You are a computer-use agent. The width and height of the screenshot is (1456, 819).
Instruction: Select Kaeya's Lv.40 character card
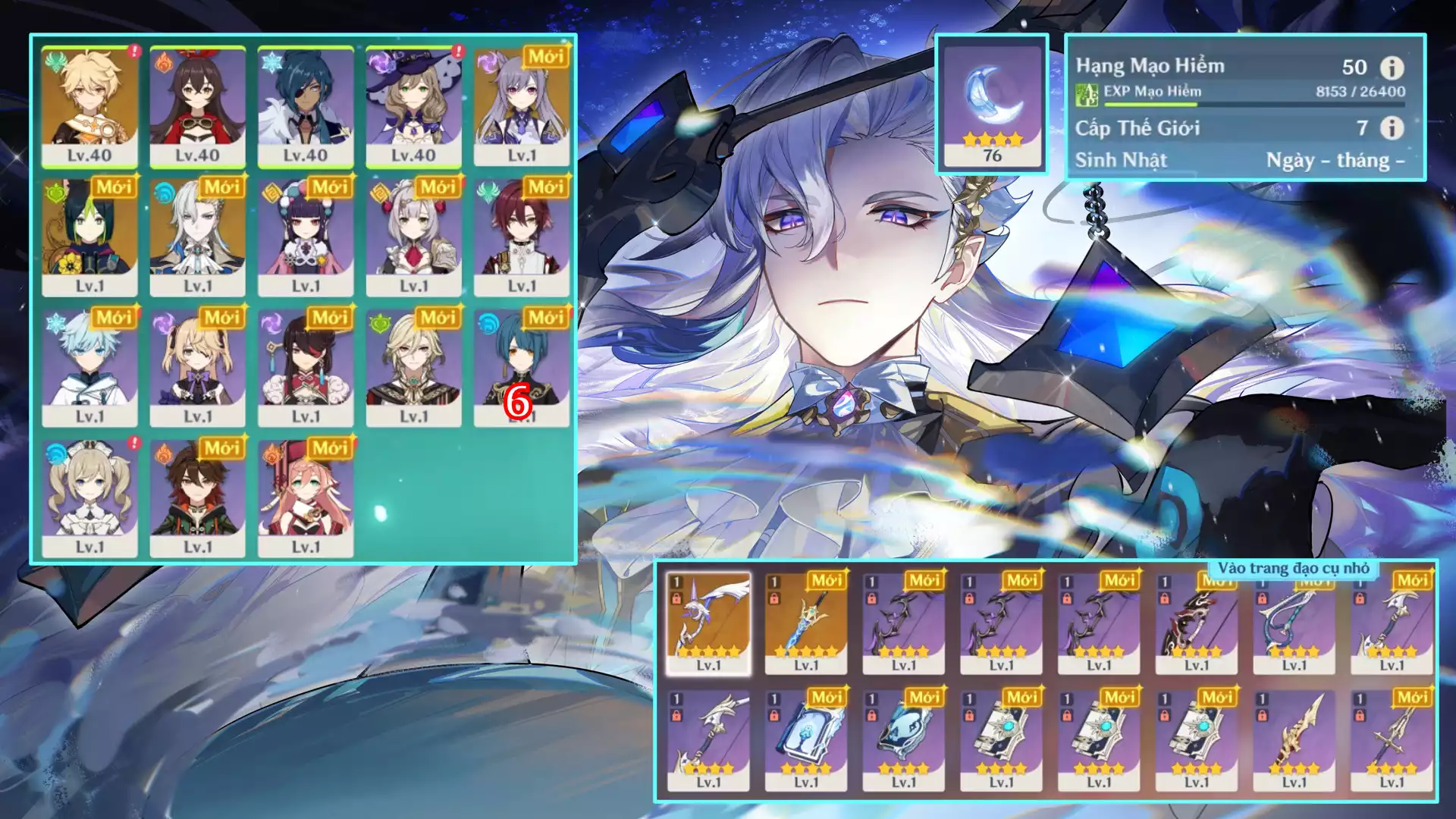(306, 106)
